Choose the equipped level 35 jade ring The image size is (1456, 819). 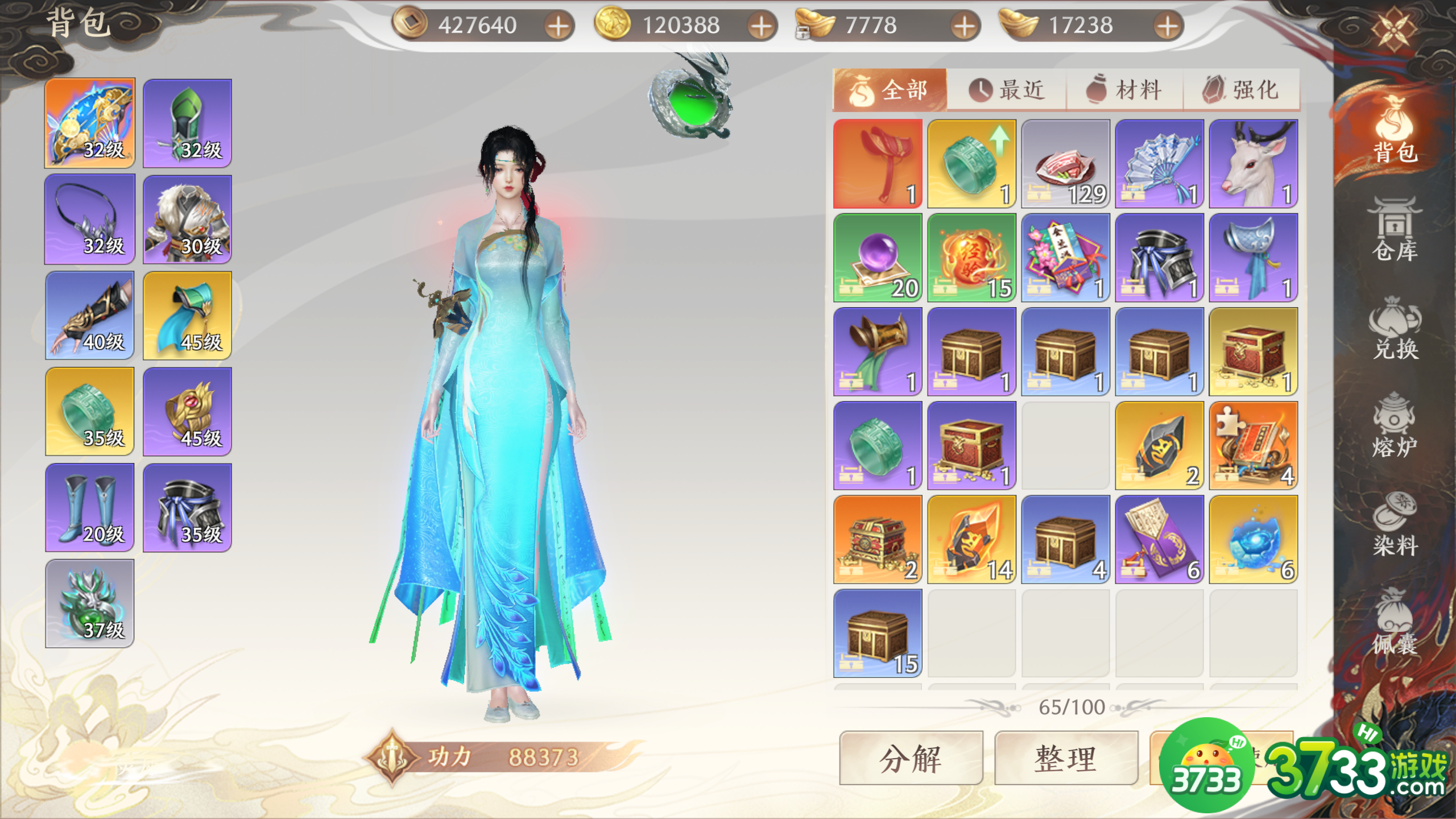click(x=90, y=411)
